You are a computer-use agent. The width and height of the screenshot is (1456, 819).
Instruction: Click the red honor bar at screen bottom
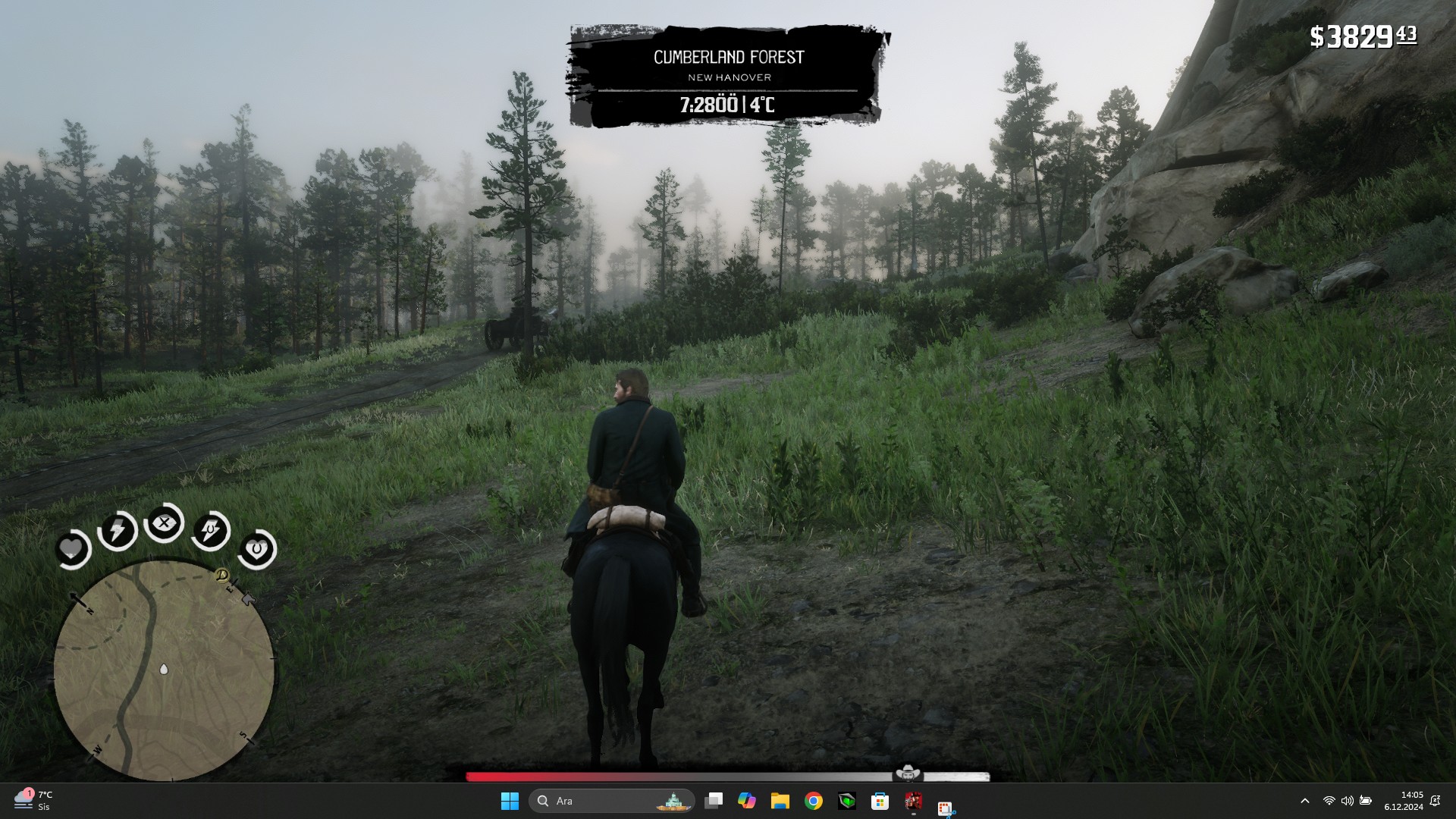point(531,775)
